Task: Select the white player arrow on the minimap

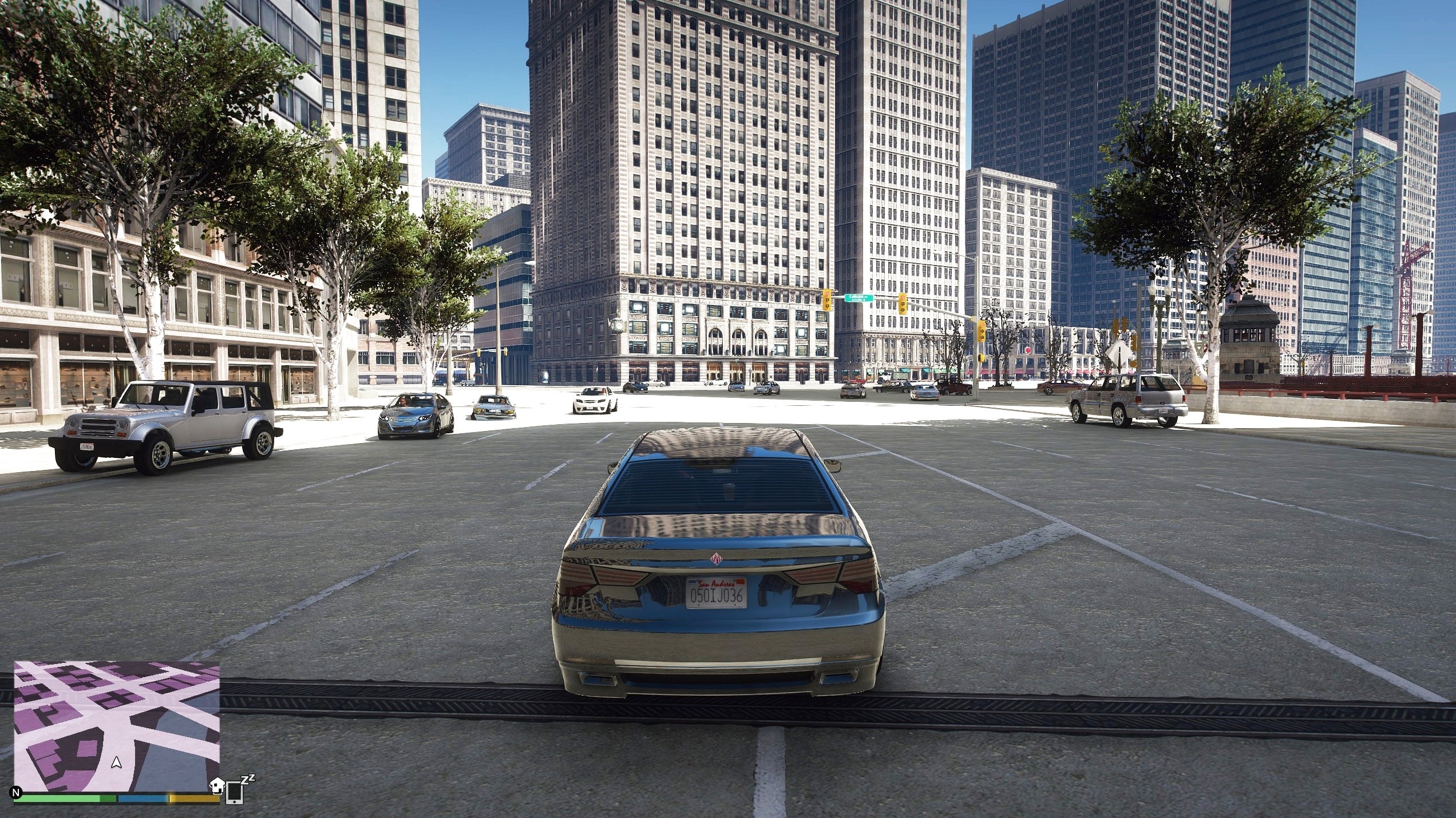Action: tap(116, 762)
